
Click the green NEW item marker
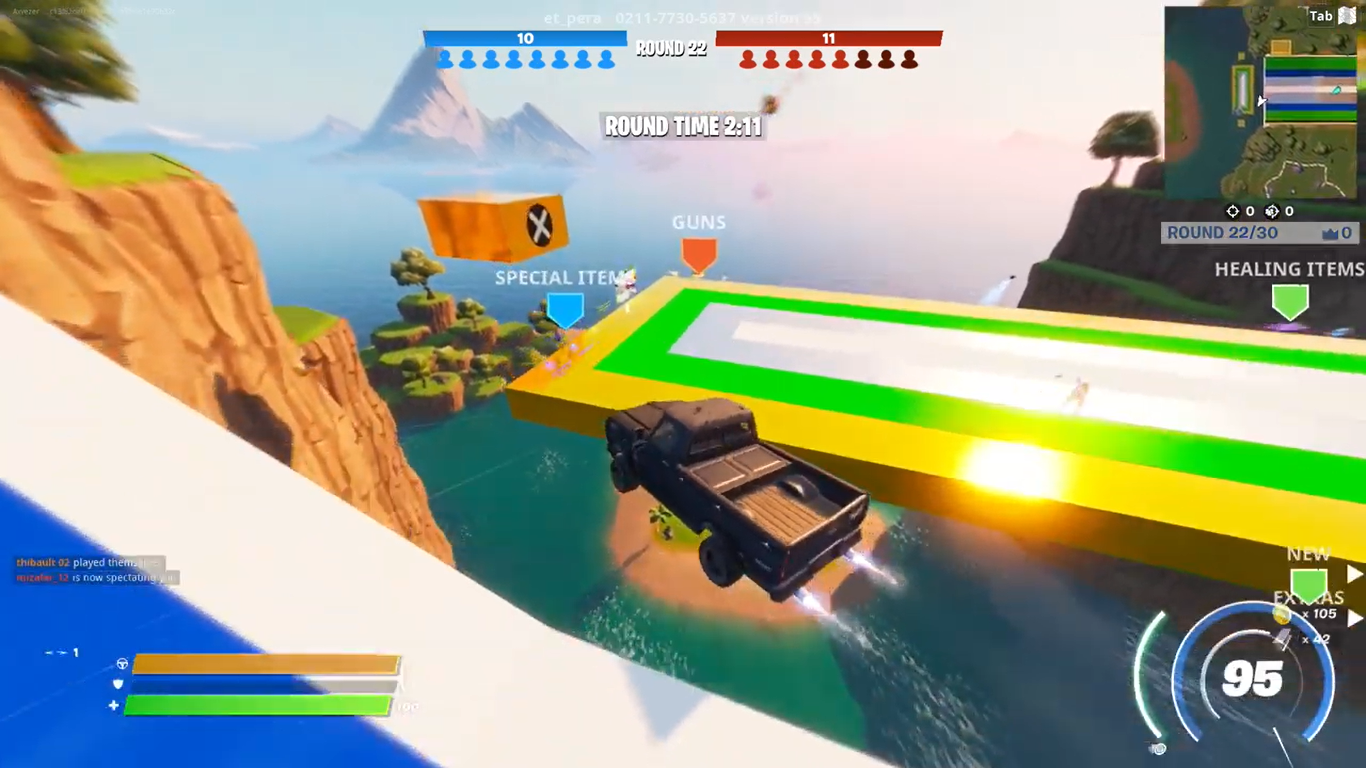coord(1307,585)
